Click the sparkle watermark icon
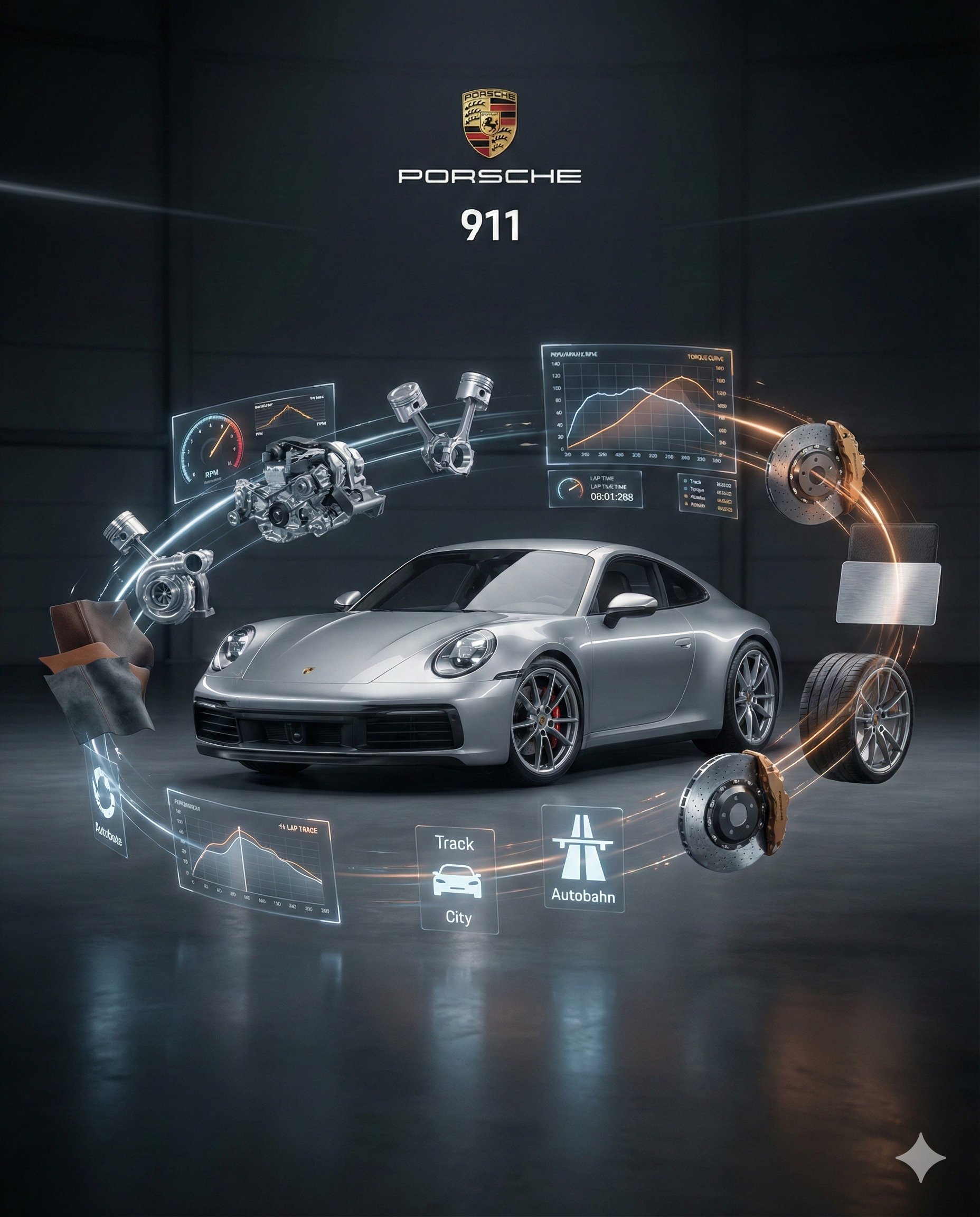Viewport: 980px width, 1217px height. click(x=920, y=1157)
